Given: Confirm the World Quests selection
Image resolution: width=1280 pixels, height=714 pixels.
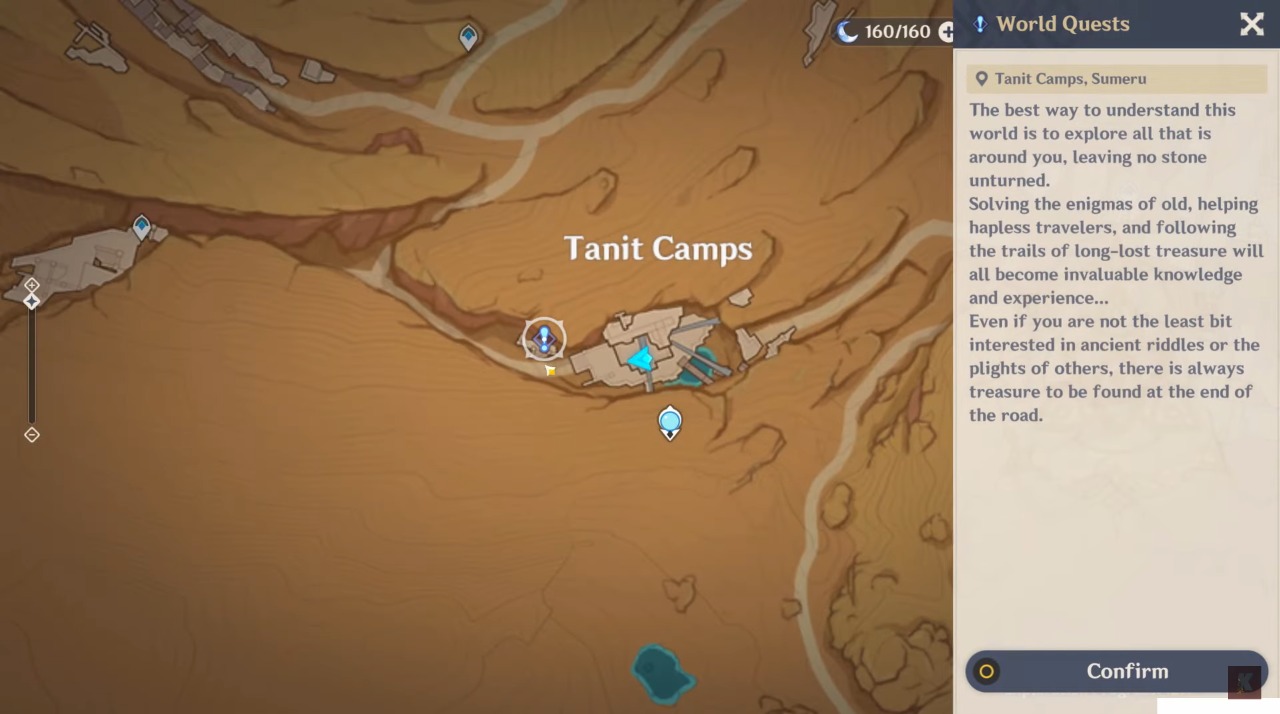Looking at the screenshot, I should pyautogui.click(x=1116, y=671).
